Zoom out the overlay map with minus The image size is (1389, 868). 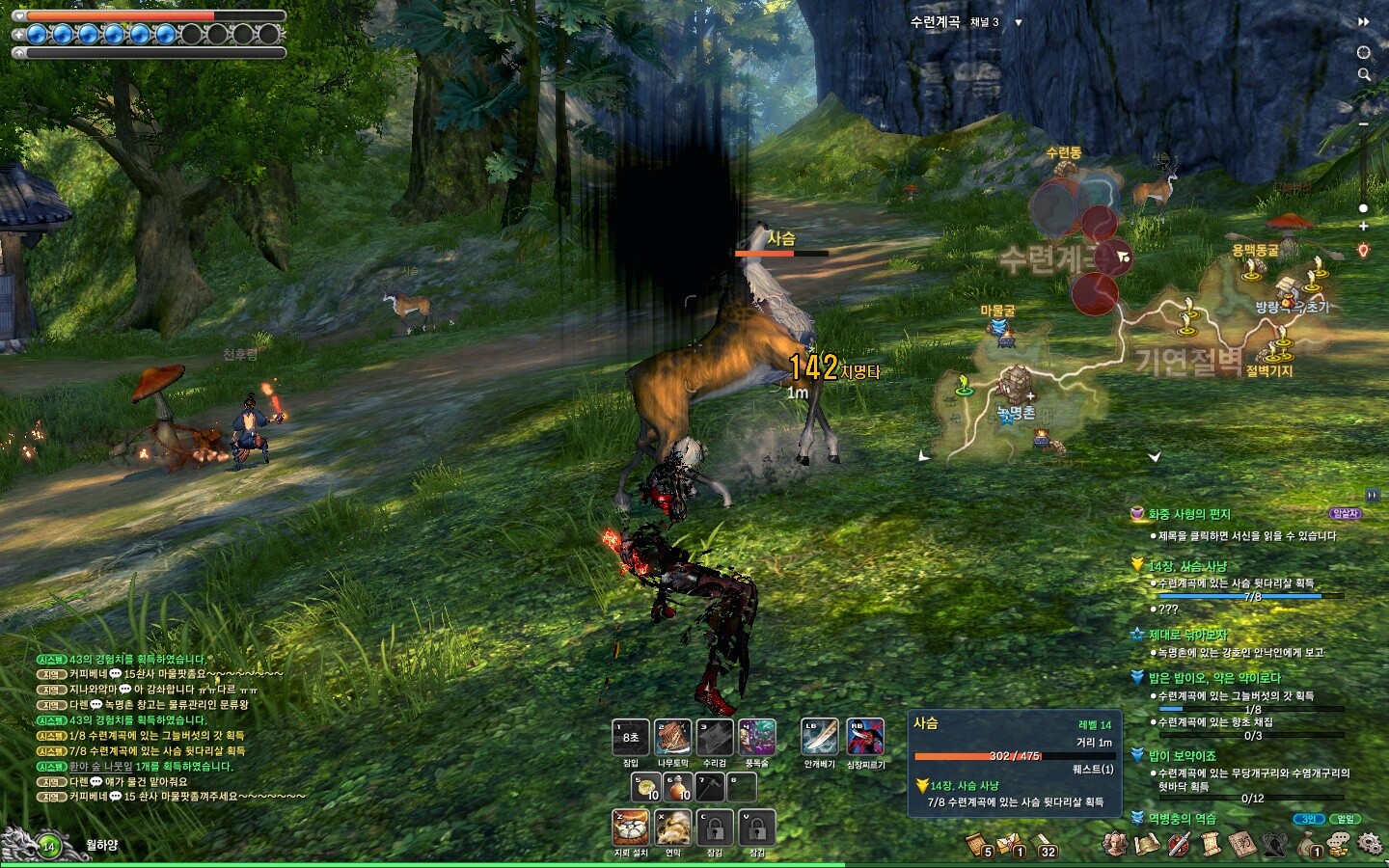(x=1364, y=124)
